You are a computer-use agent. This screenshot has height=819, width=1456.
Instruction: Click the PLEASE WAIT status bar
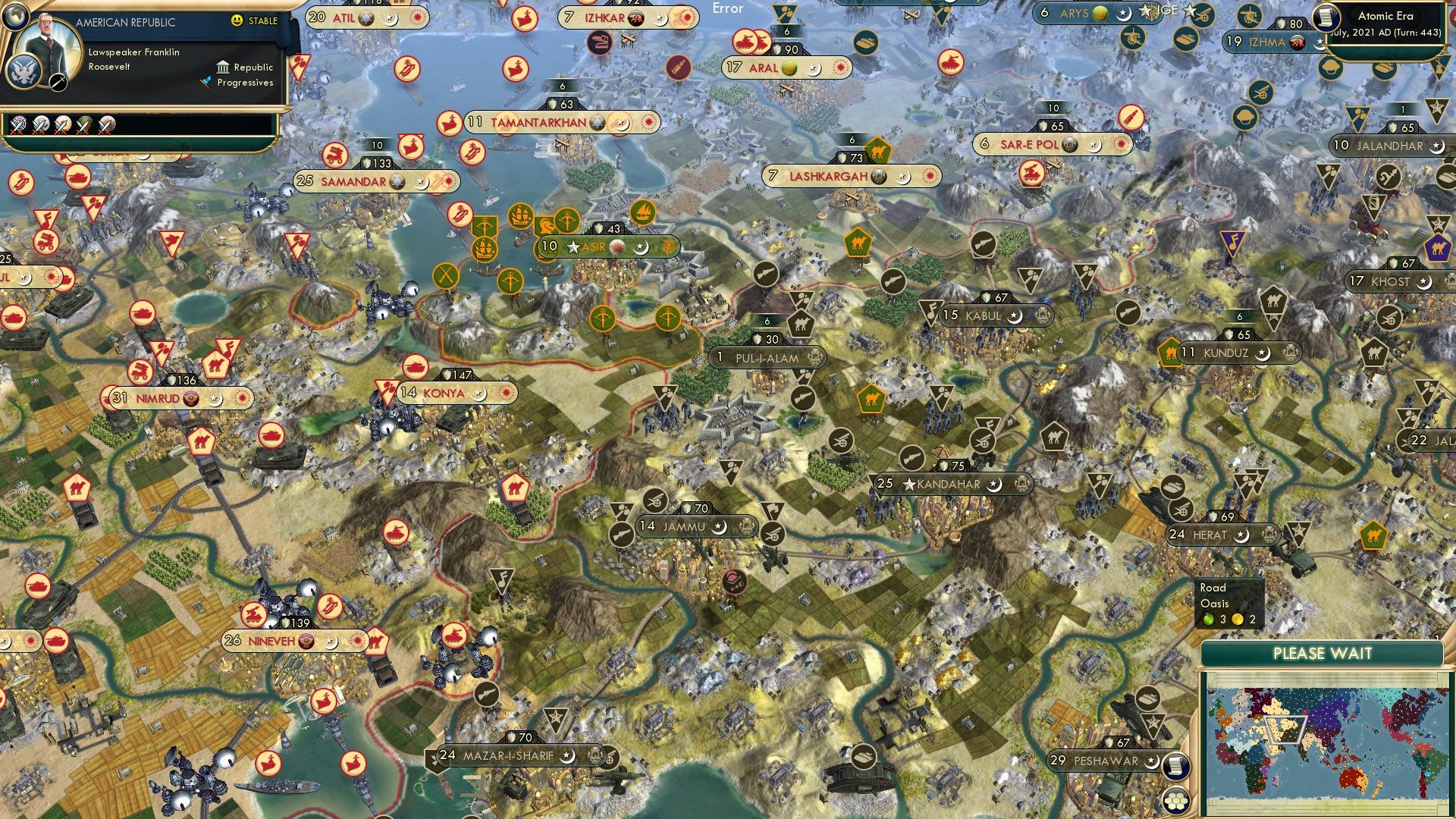[x=1323, y=653]
